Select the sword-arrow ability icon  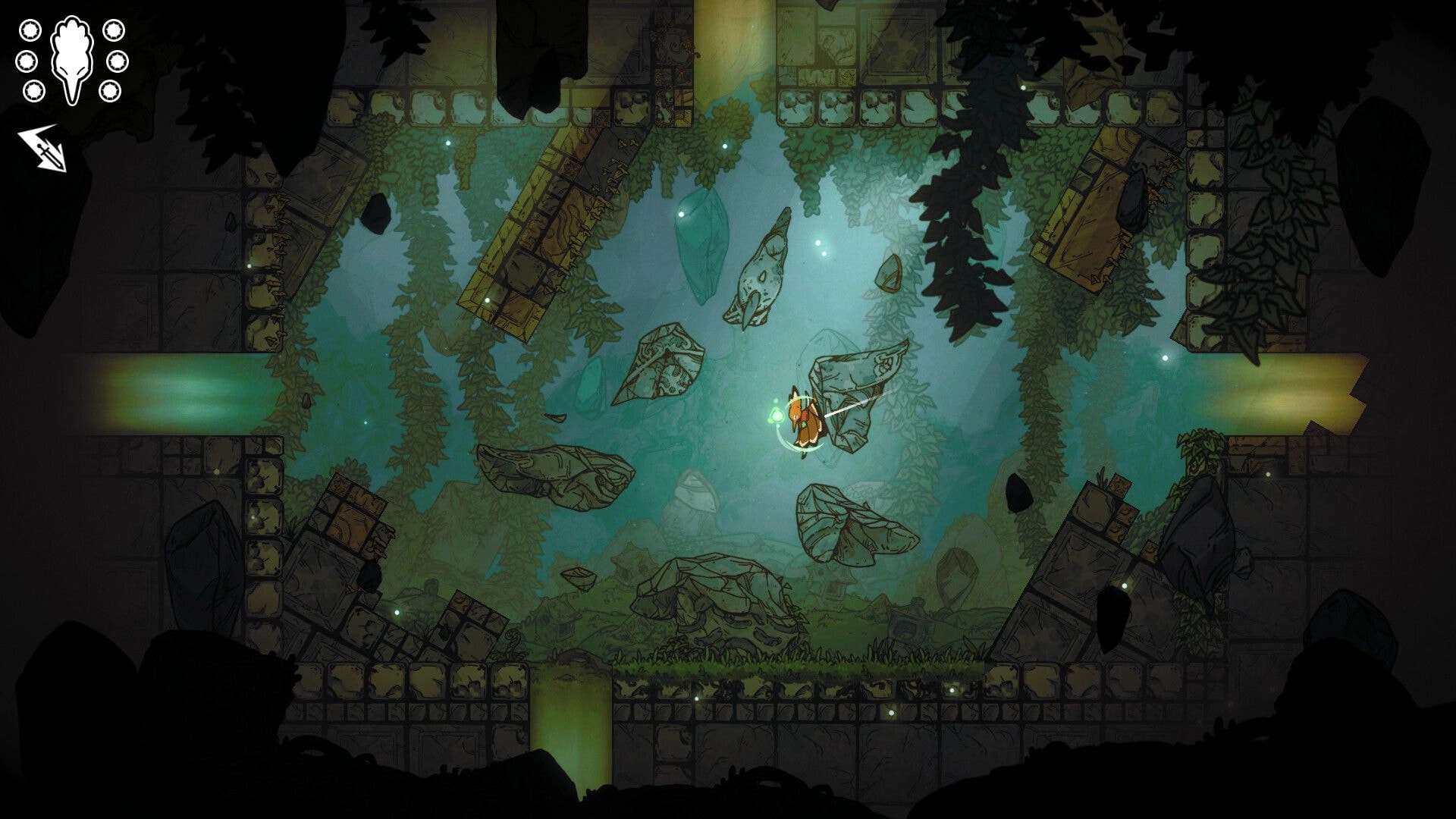point(42,148)
